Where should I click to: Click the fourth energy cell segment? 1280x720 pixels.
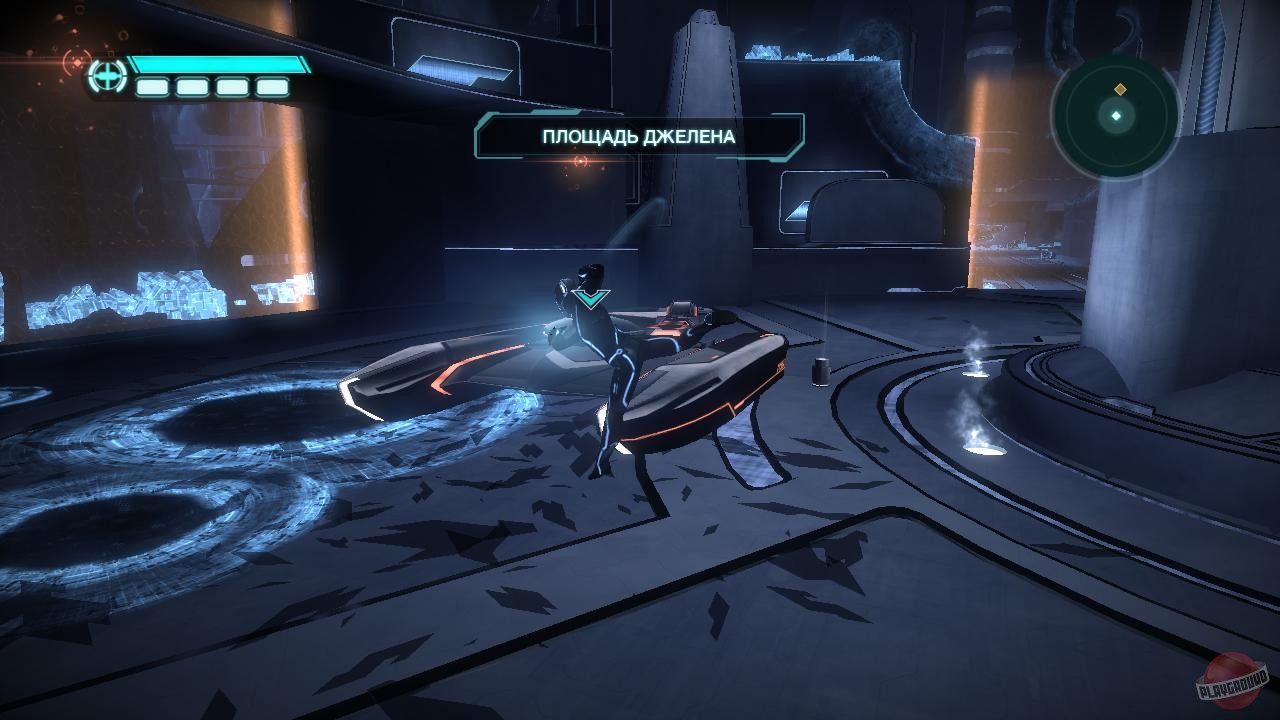(272, 87)
